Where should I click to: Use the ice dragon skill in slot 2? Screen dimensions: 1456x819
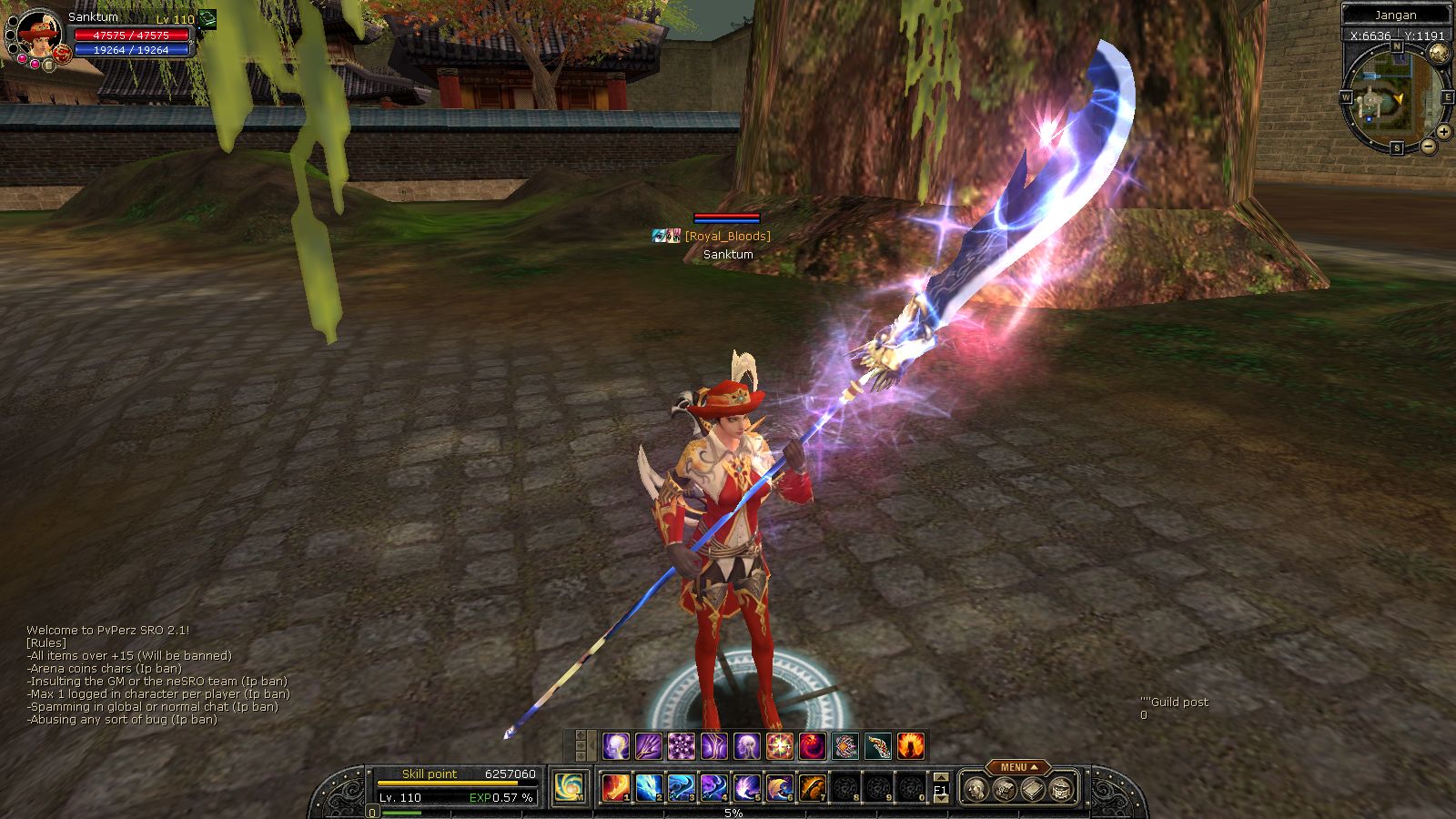coord(649,788)
